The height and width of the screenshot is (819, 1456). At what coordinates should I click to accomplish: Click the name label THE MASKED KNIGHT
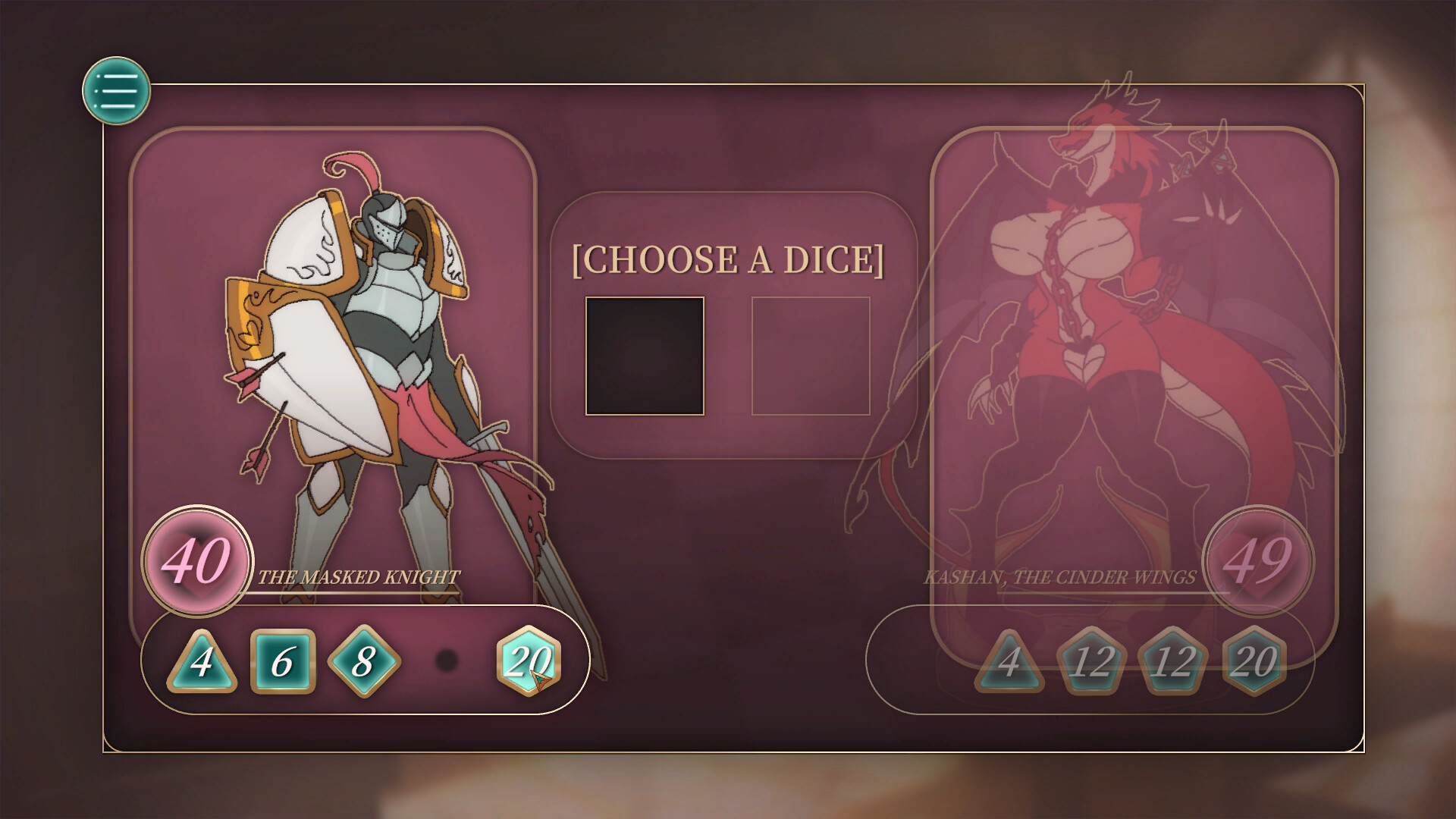tap(358, 578)
